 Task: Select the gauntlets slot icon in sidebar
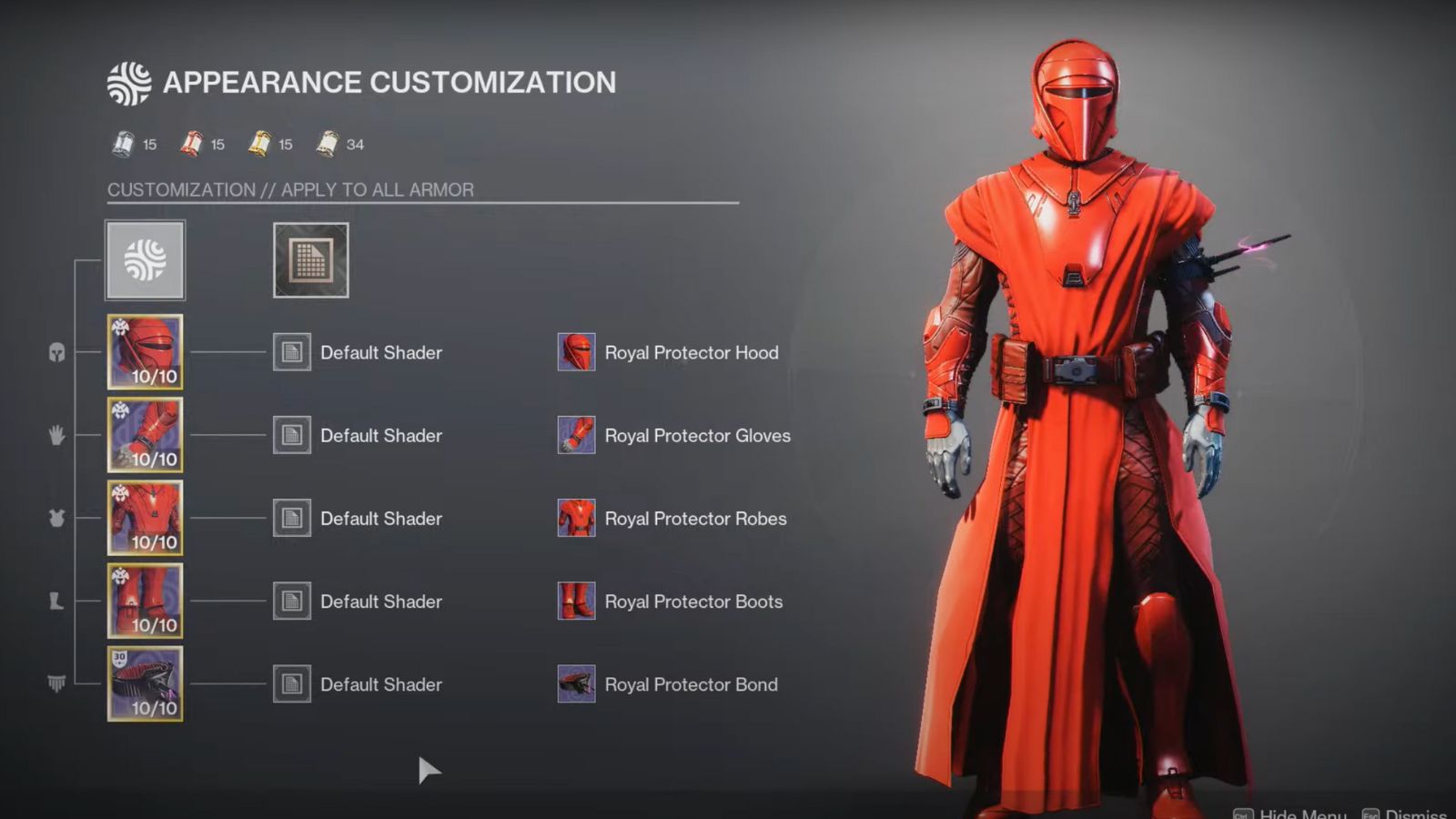pos(55,435)
